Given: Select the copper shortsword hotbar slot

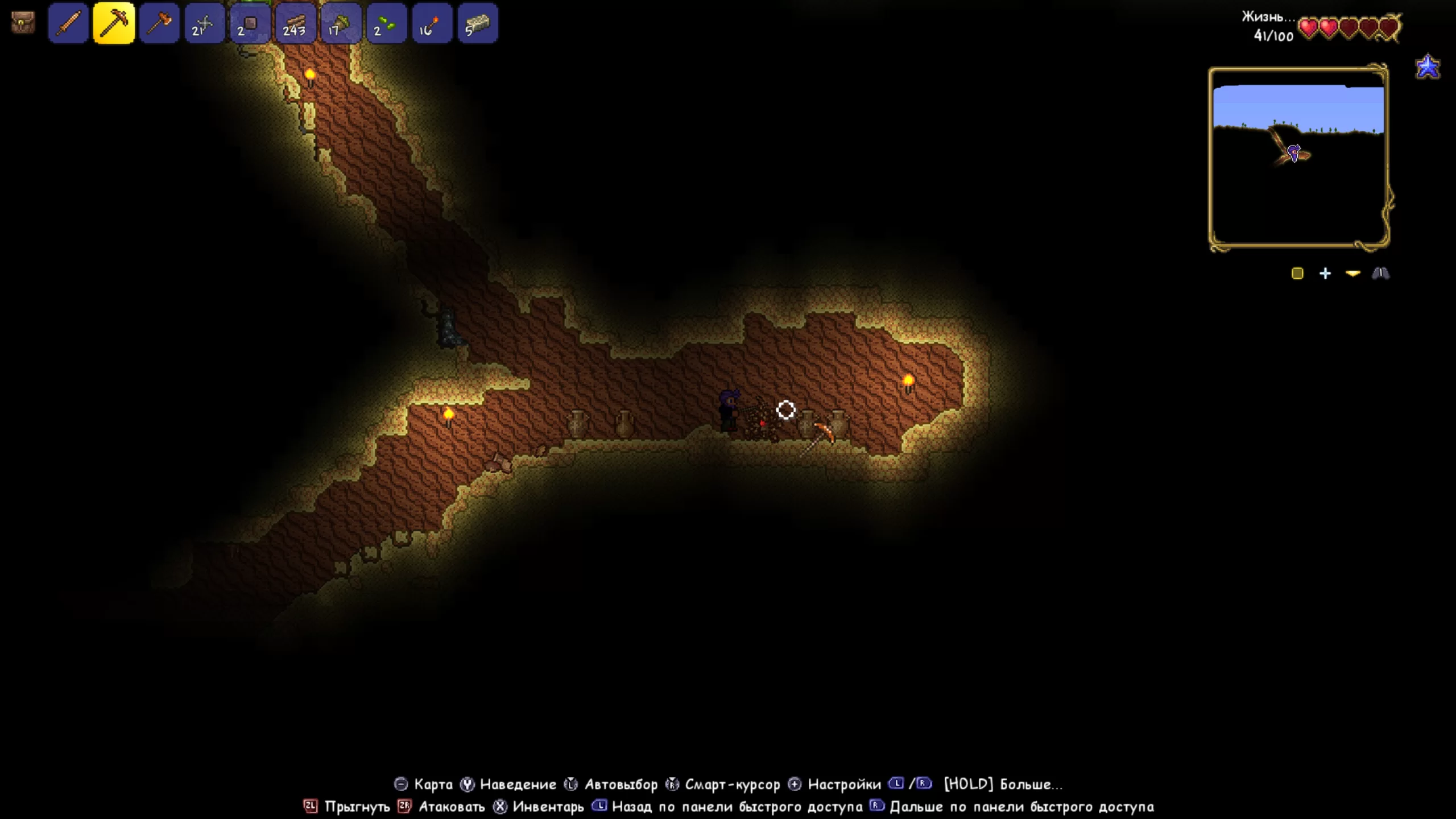Looking at the screenshot, I should tap(68, 23).
